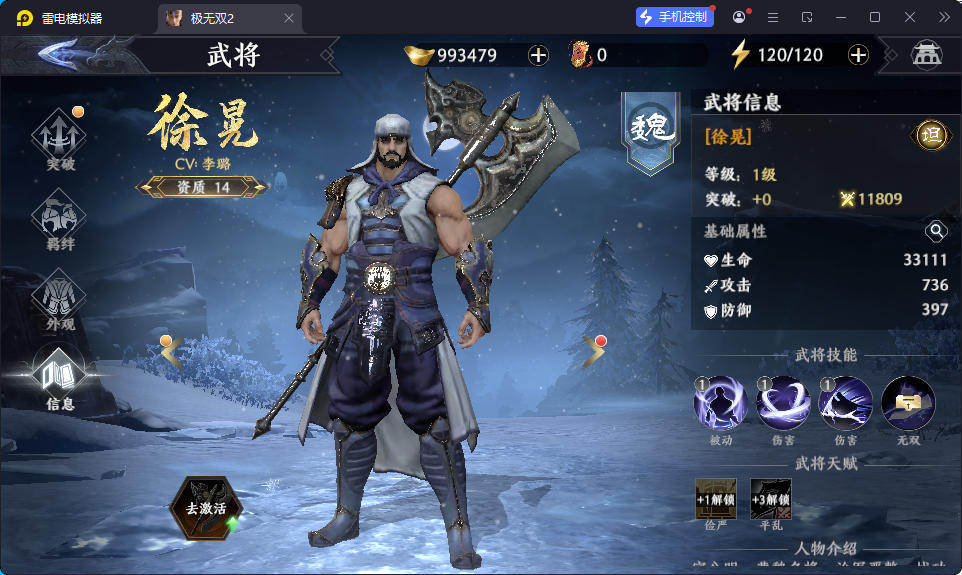
Task: Open the 伦严 talent slot
Action: [716, 499]
